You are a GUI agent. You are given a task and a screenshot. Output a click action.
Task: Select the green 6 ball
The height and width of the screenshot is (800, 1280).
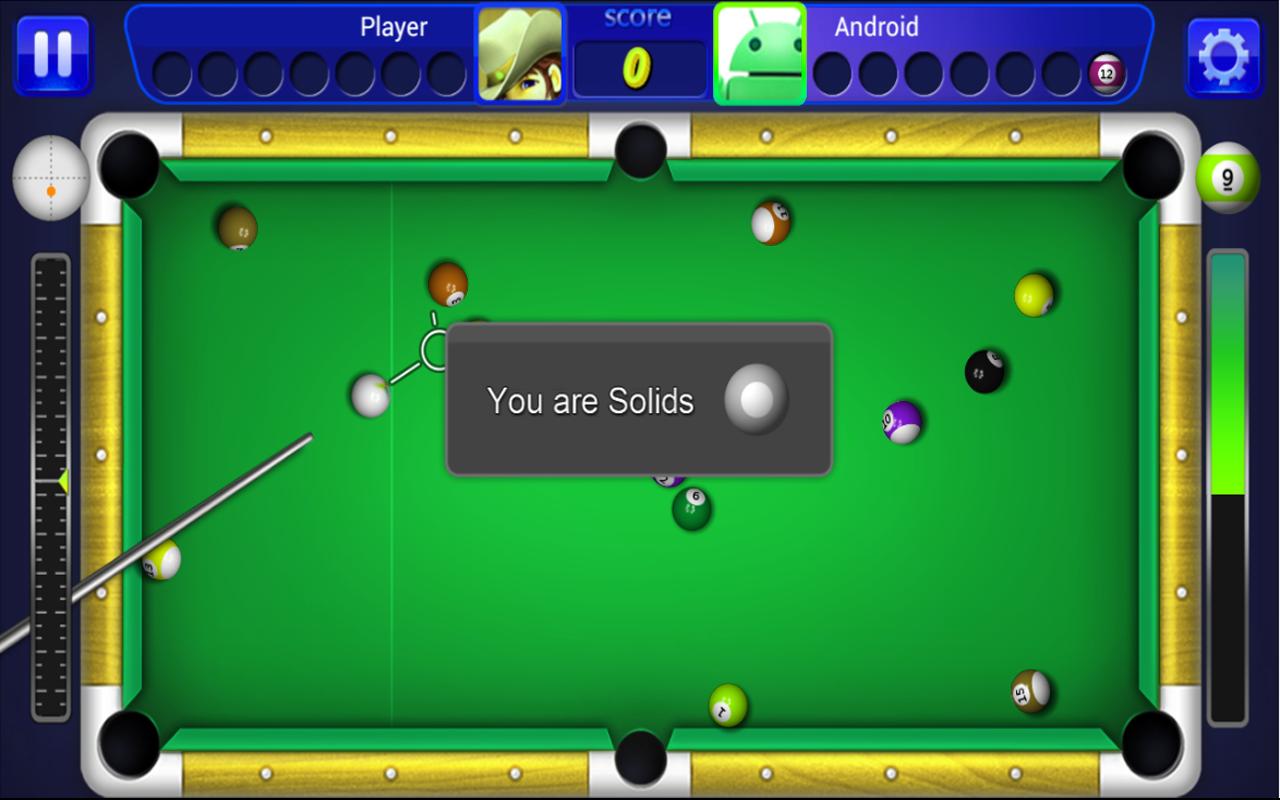692,511
